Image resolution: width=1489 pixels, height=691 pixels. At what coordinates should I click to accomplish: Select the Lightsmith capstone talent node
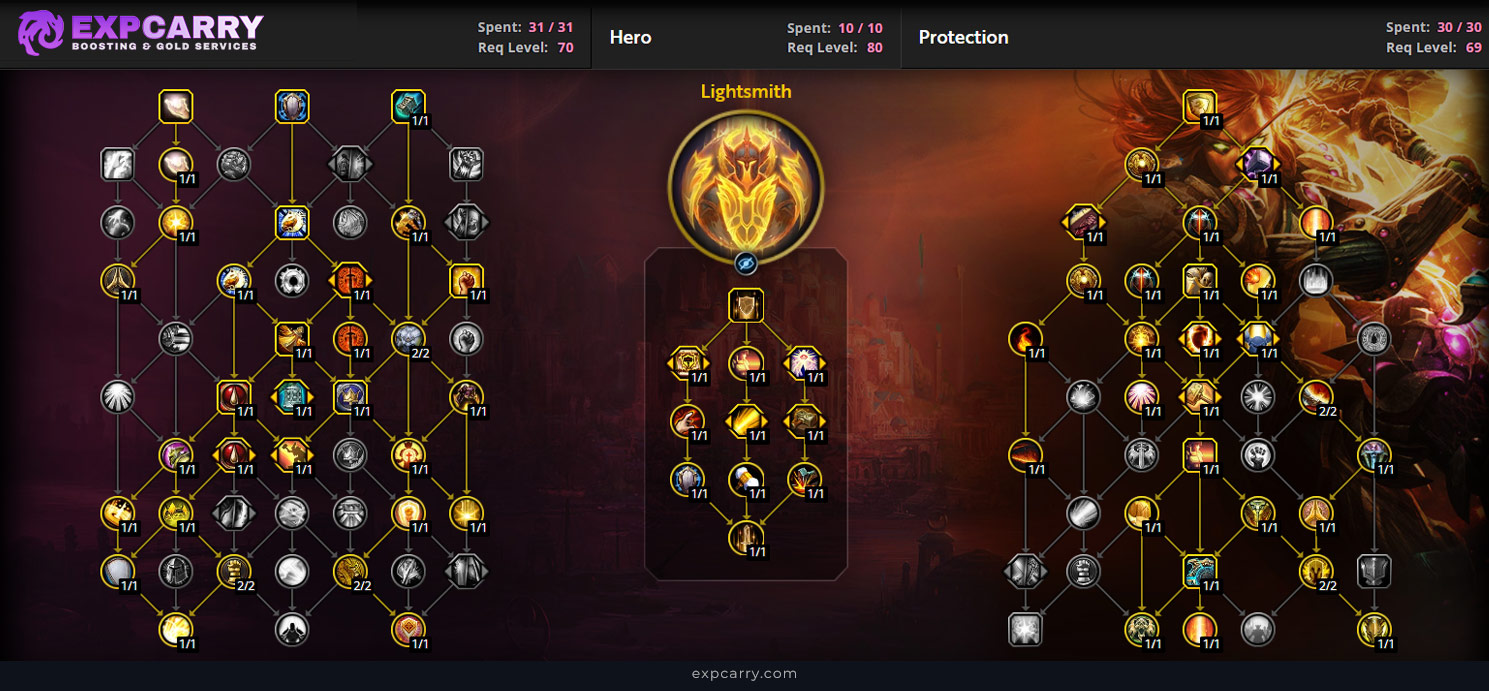click(x=745, y=537)
